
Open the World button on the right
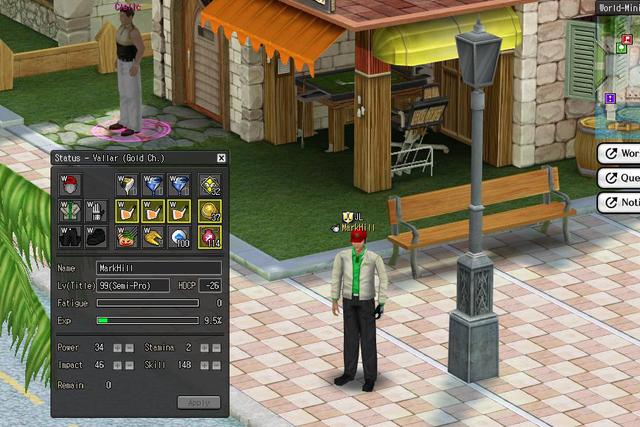(x=620, y=154)
